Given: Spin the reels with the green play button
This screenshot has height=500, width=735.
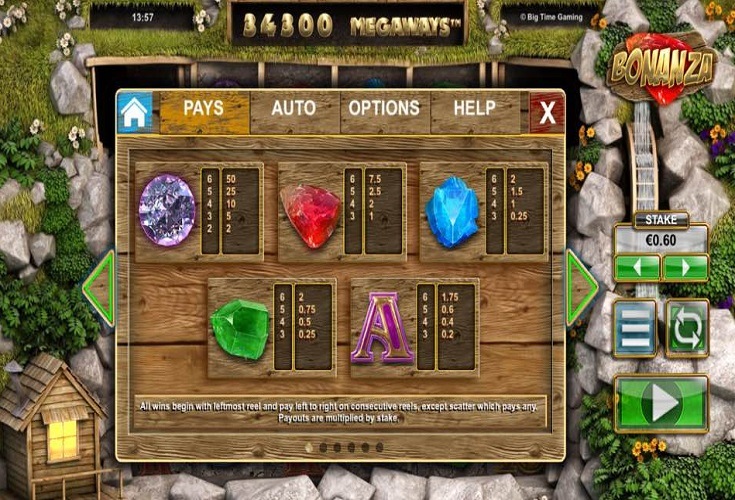Looking at the screenshot, I should (x=661, y=403).
